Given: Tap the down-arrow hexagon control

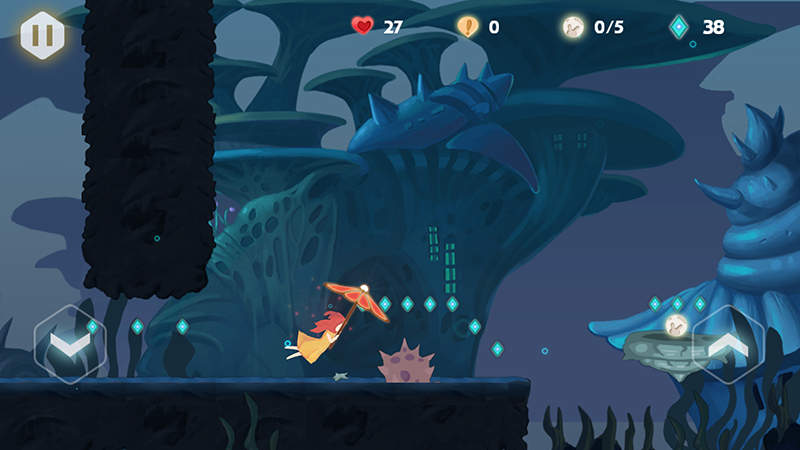Looking at the screenshot, I should (x=69, y=345).
